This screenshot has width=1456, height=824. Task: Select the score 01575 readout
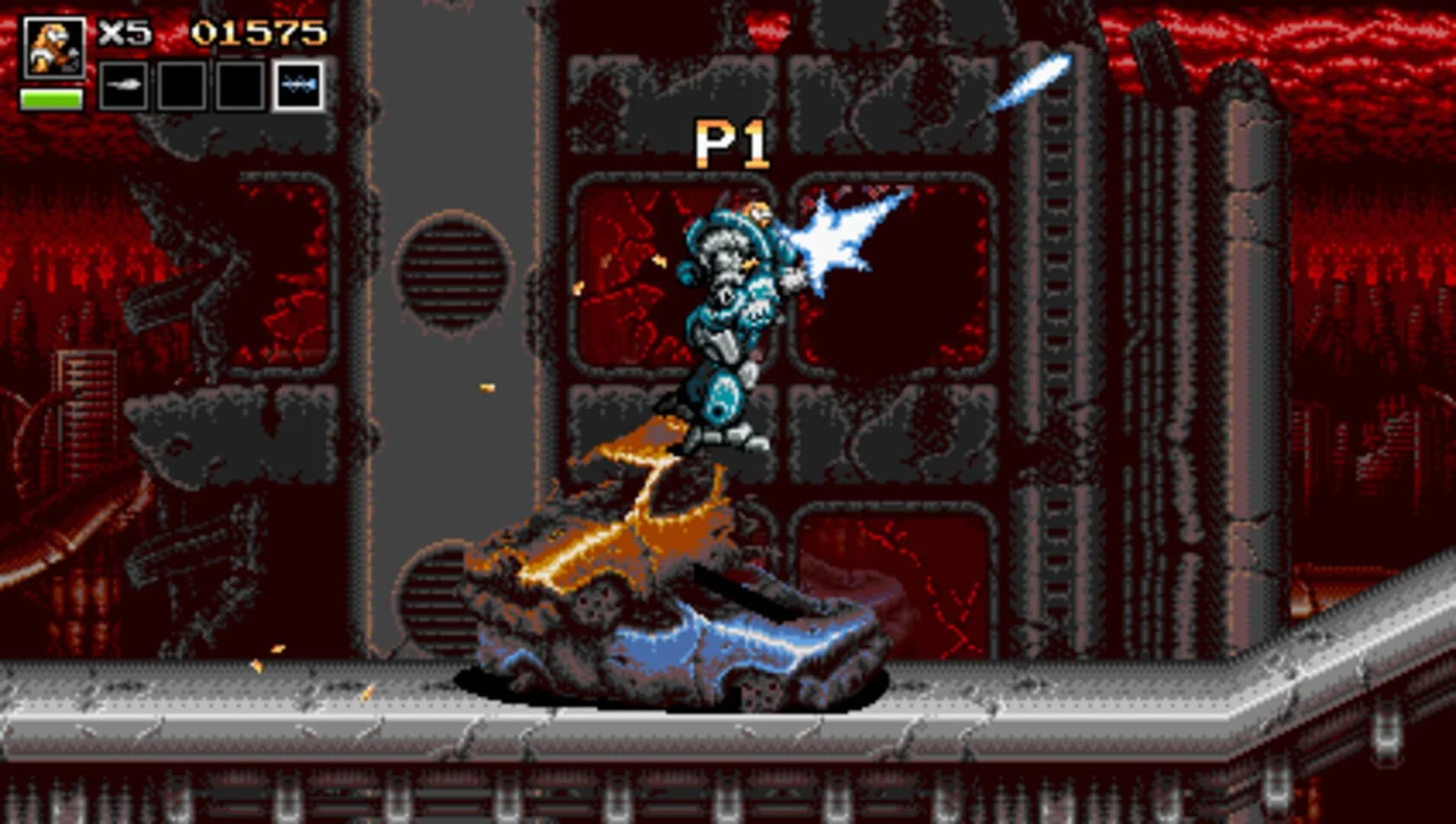click(259, 32)
